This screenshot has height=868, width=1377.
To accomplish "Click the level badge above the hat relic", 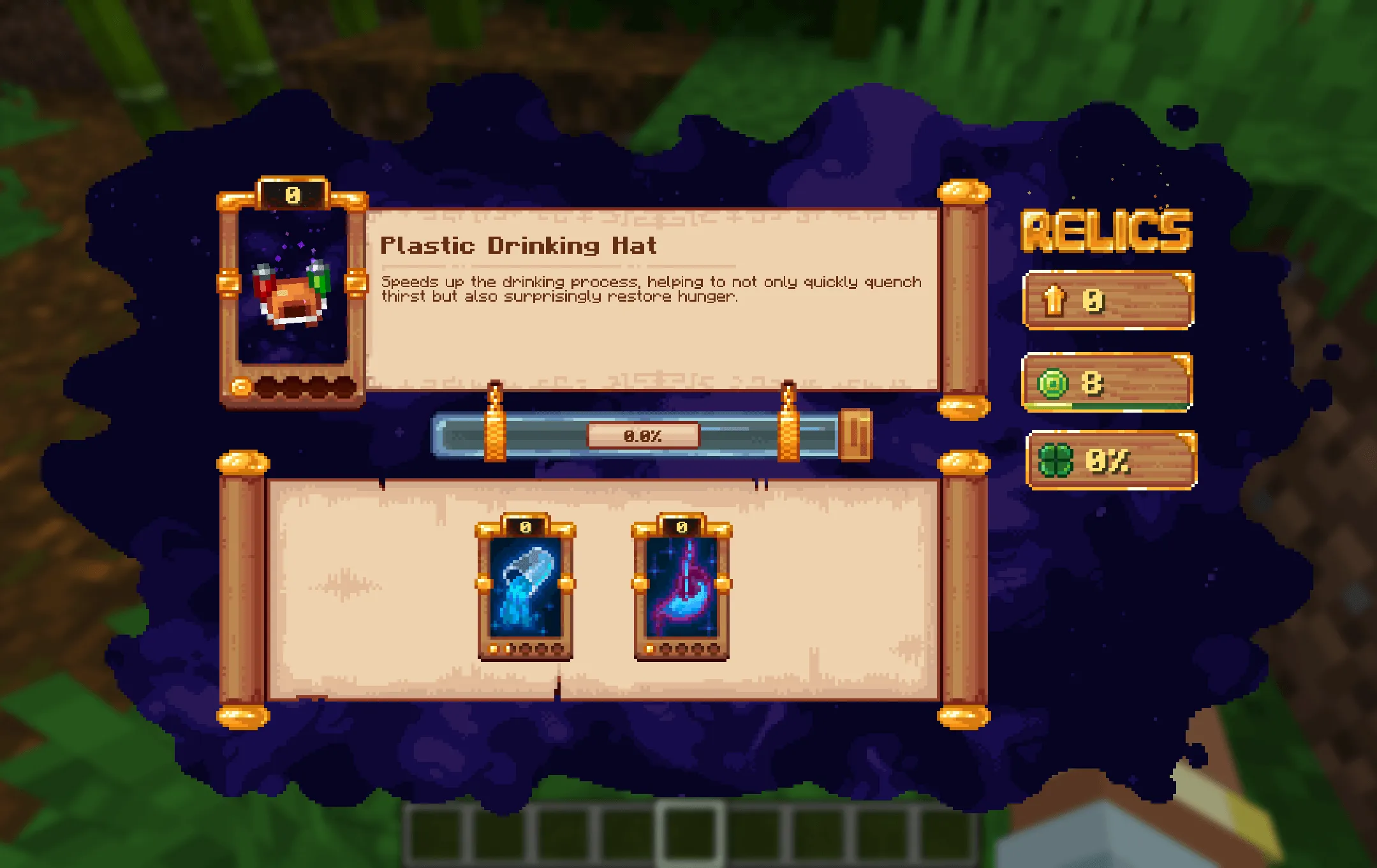I will click(292, 195).
